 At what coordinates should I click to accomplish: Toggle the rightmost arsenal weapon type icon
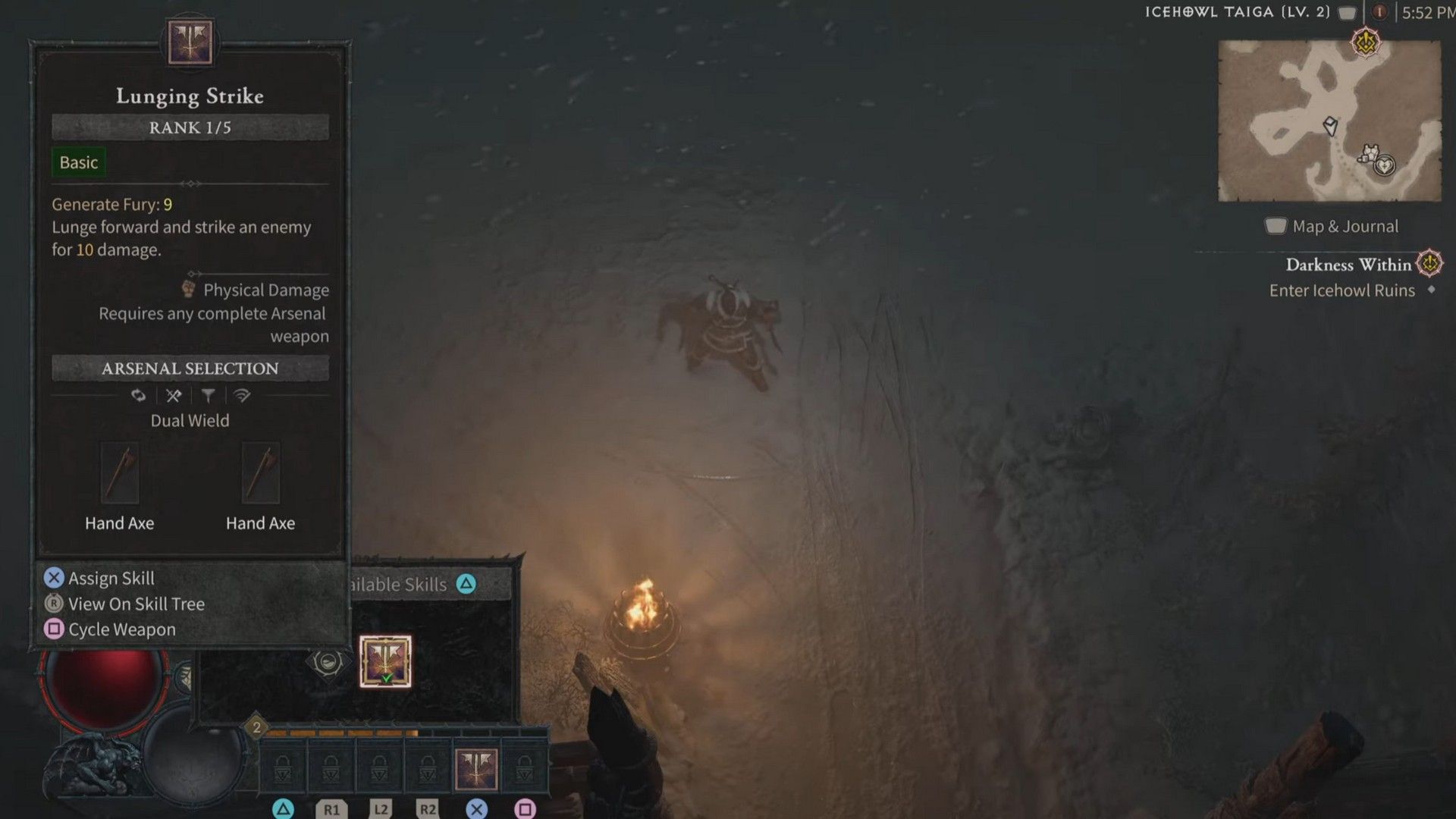[243, 394]
